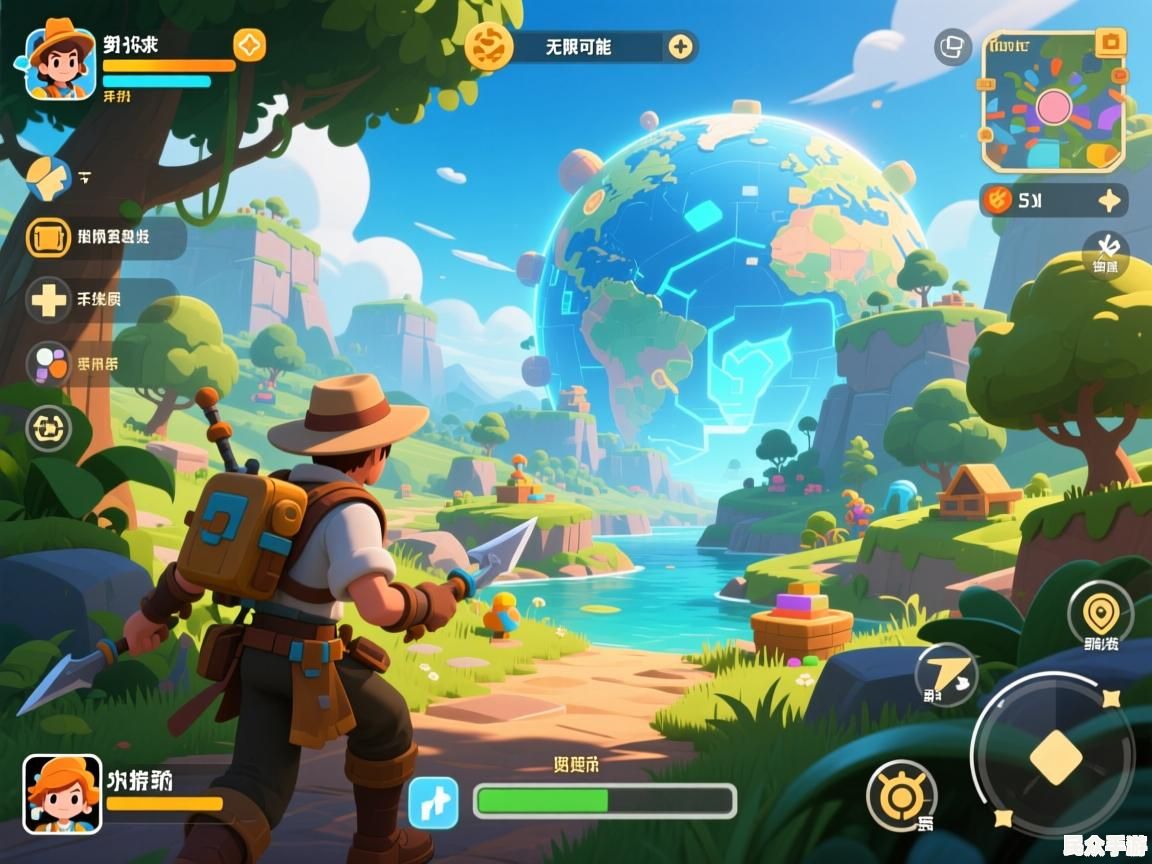Click the plus button on 无限可能 bar
The image size is (1152, 864).
[x=680, y=46]
